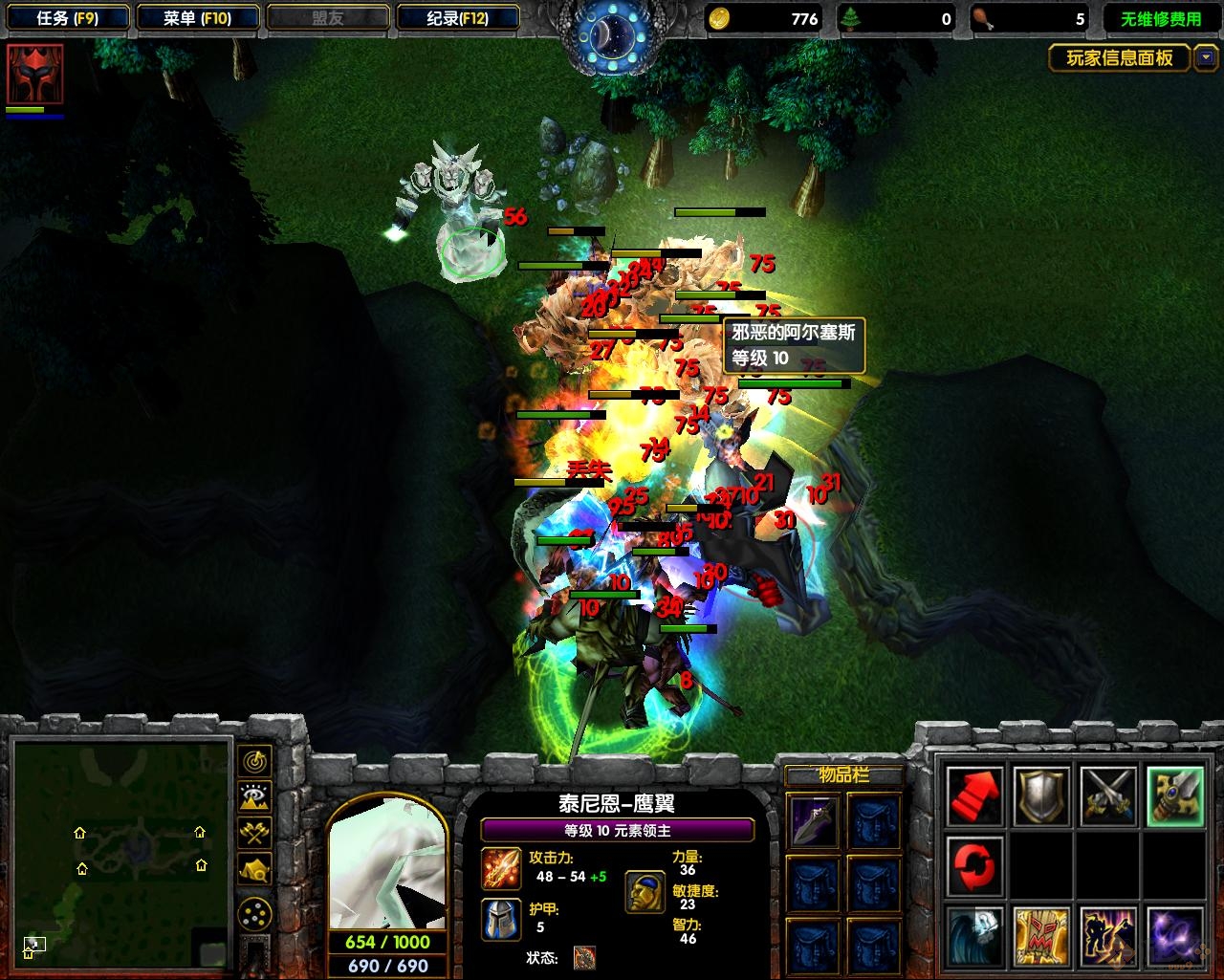Open the 纪录 (F12) log menu
The image size is (1224, 980).
(457, 18)
